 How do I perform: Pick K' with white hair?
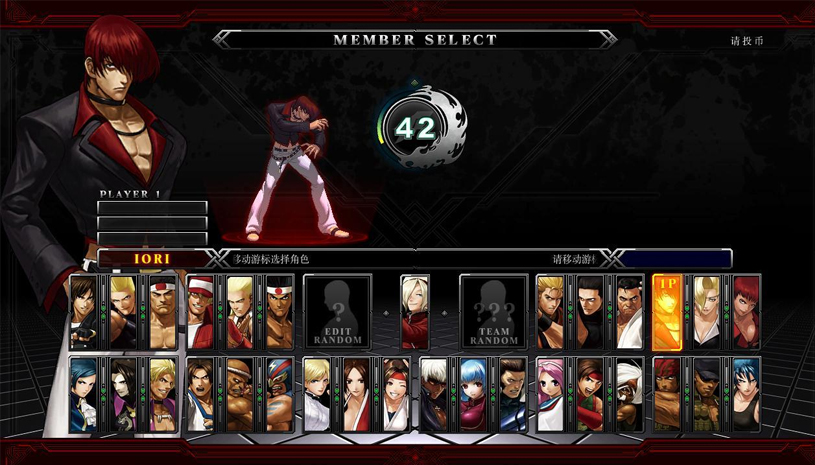click(x=434, y=395)
